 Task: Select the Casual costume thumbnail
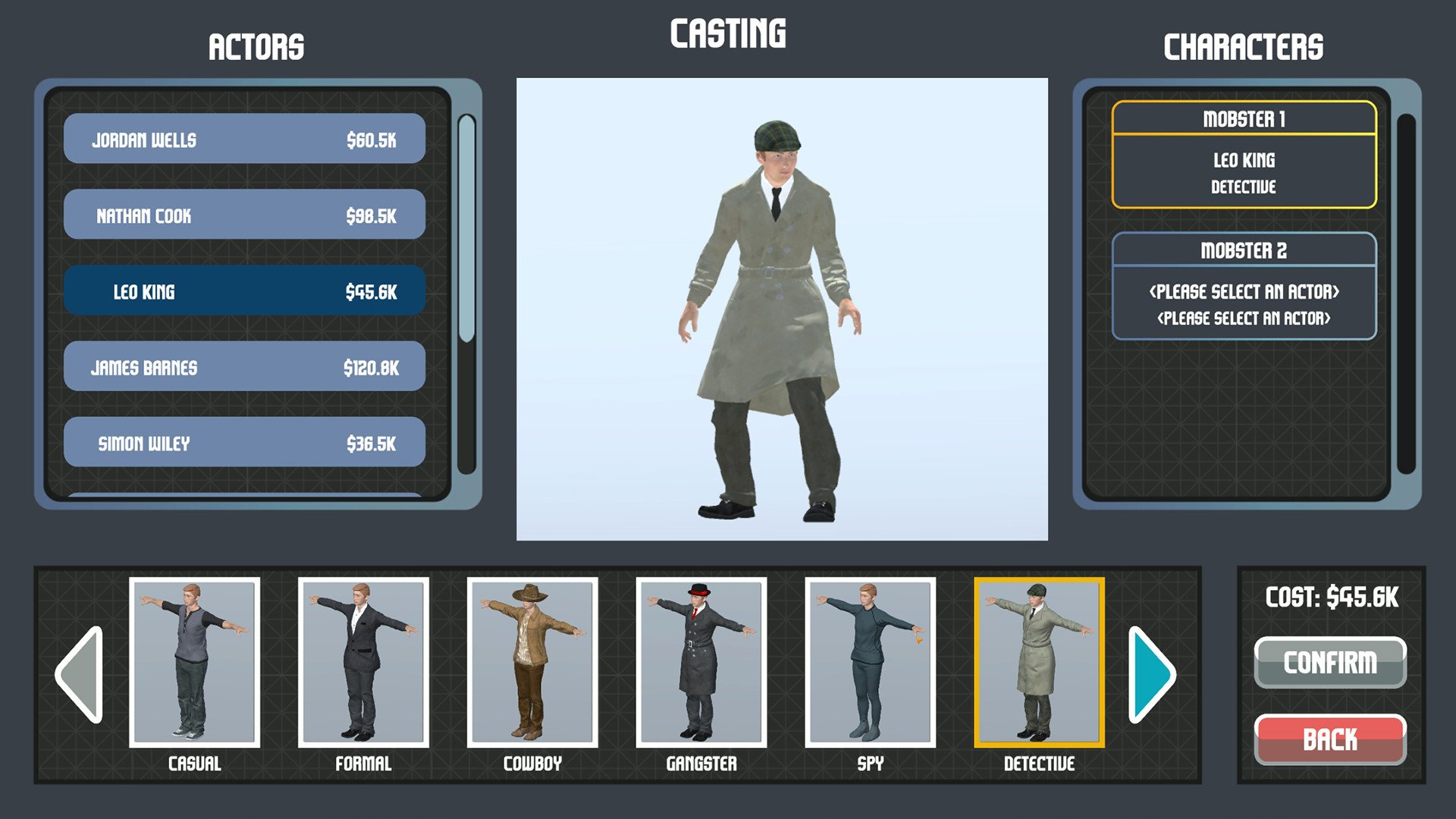(x=194, y=664)
